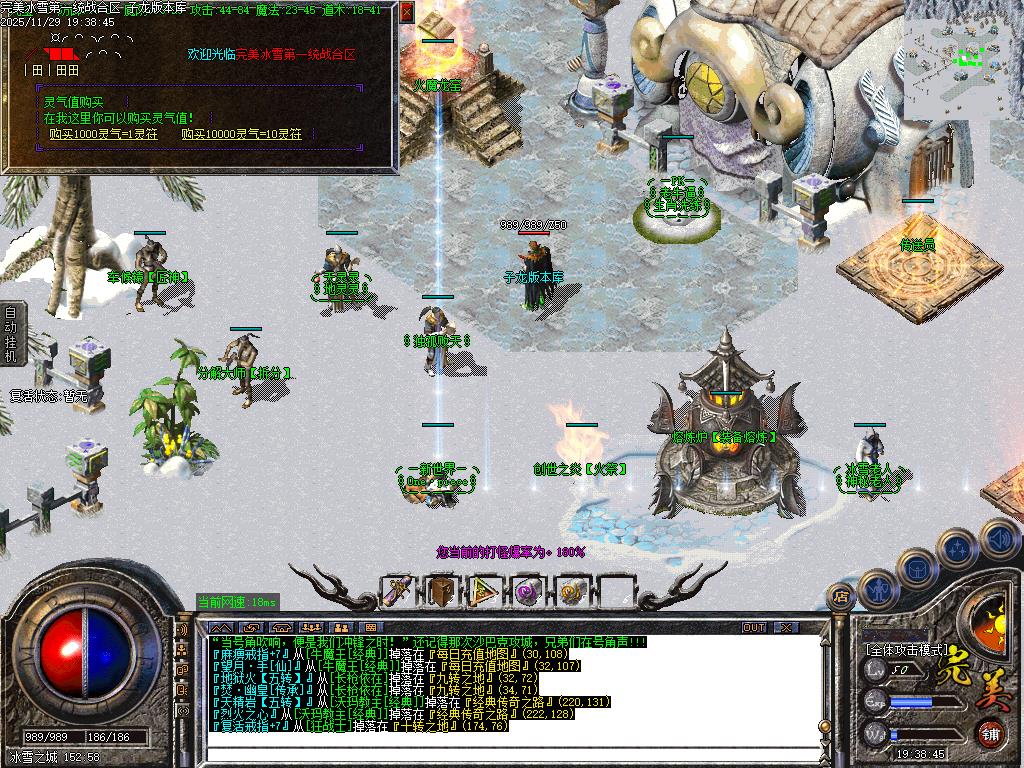Use the golden swirl hotbar item

coord(572,592)
